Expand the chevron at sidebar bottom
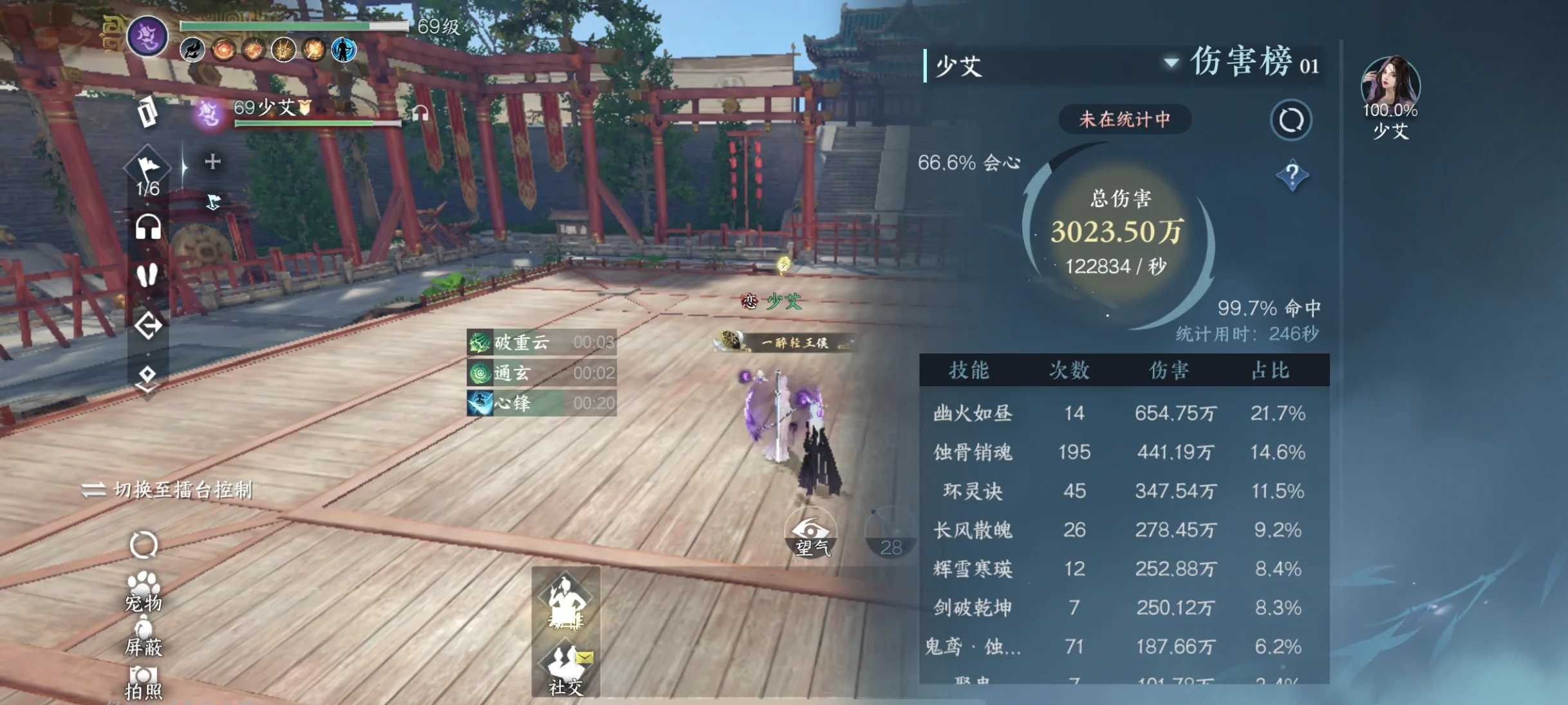Viewport: 1568px width, 705px height. pyautogui.click(x=147, y=386)
